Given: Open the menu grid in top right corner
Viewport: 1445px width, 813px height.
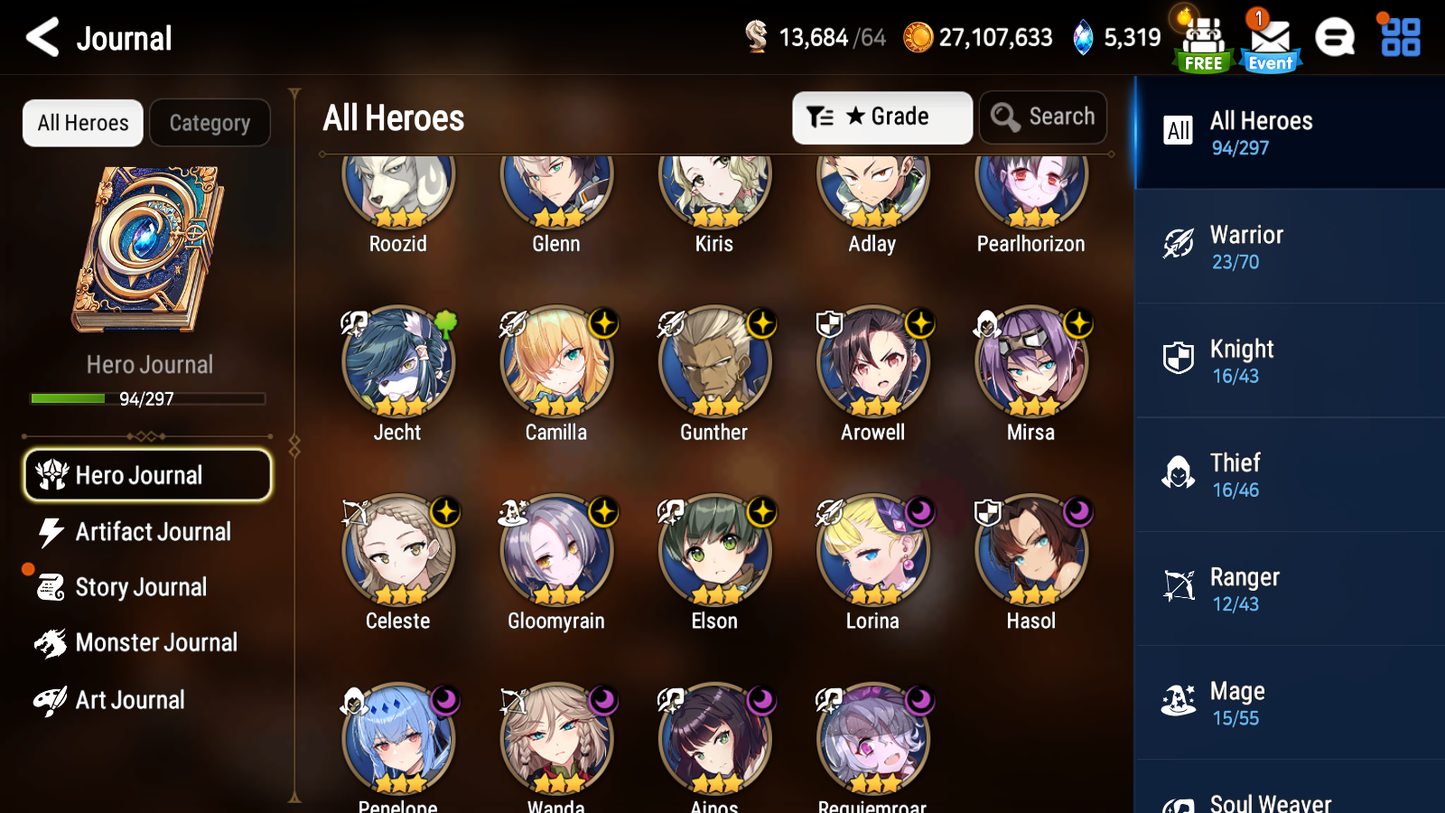Looking at the screenshot, I should (x=1398, y=37).
